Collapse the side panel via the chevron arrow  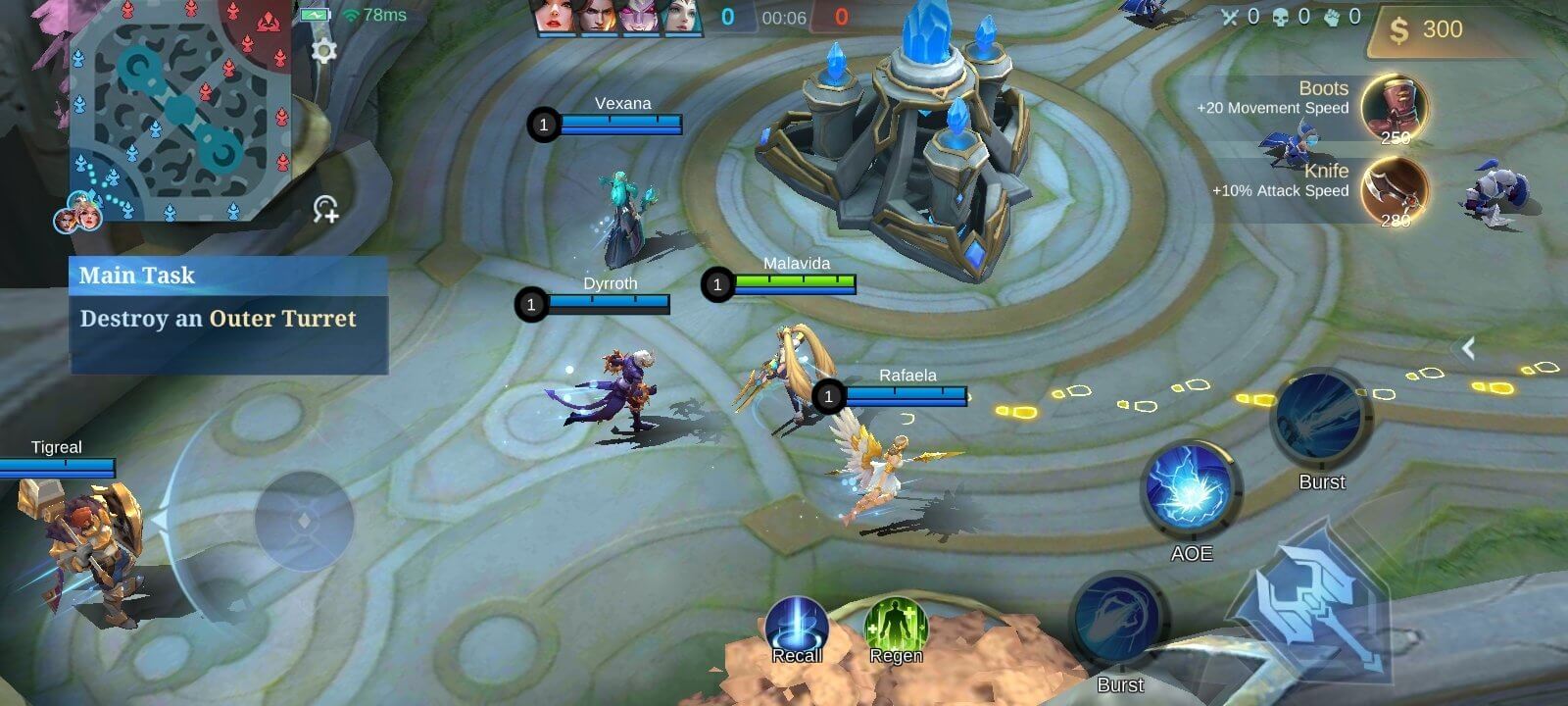(x=1469, y=347)
